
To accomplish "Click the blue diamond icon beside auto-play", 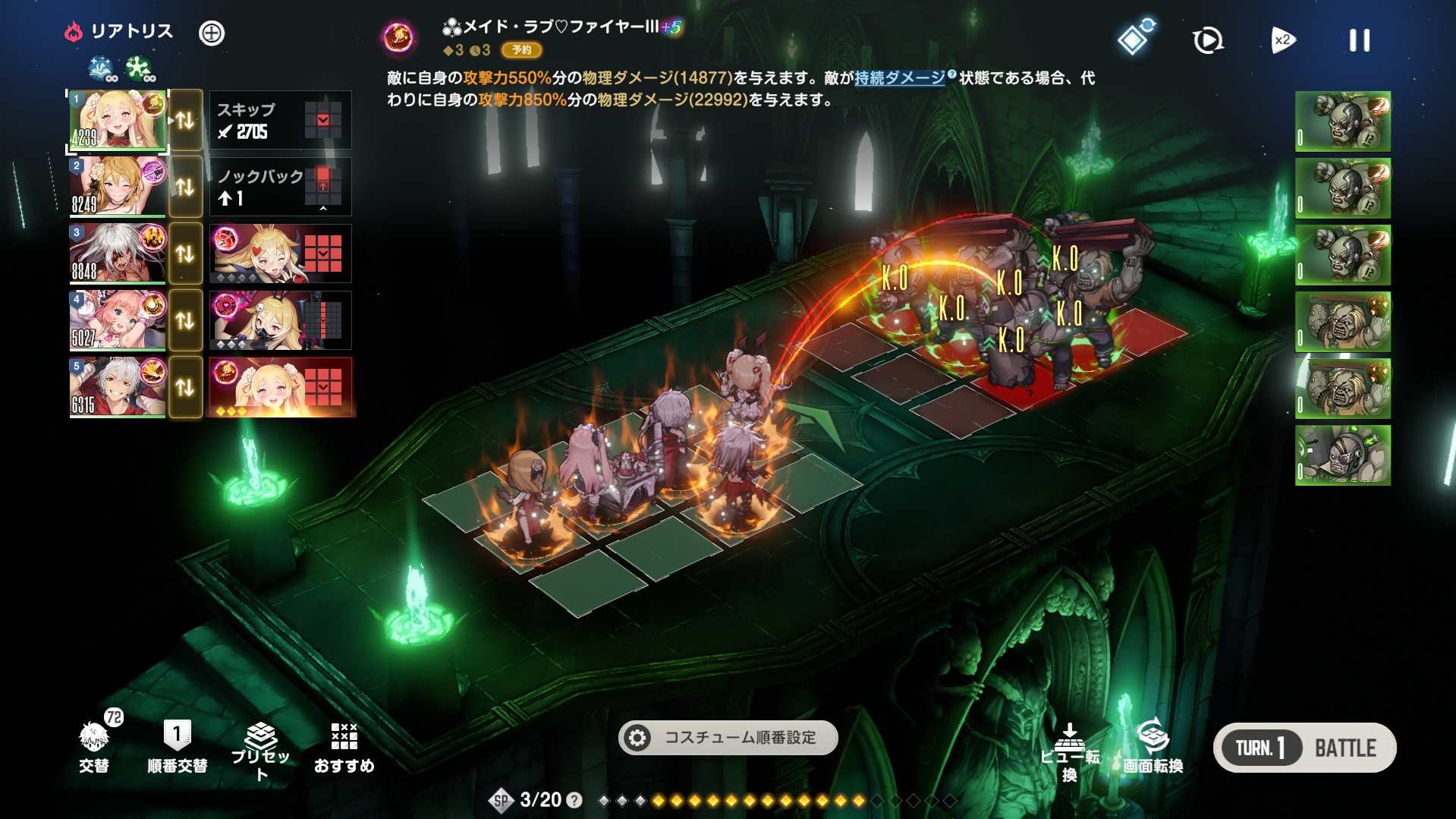I will click(1134, 39).
